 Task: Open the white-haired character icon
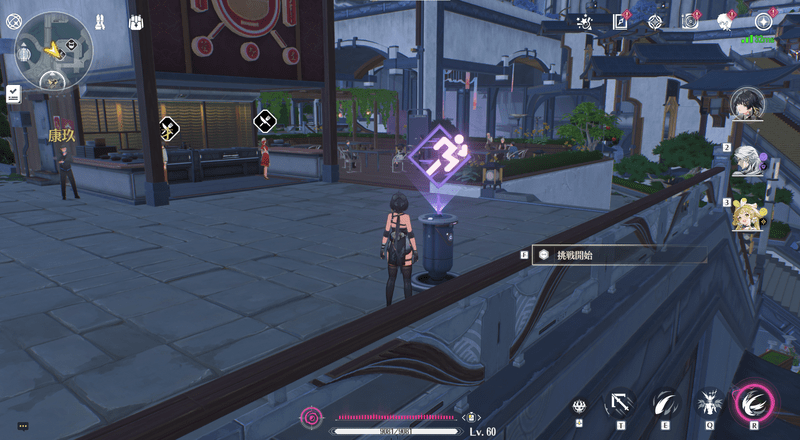coord(725,21)
